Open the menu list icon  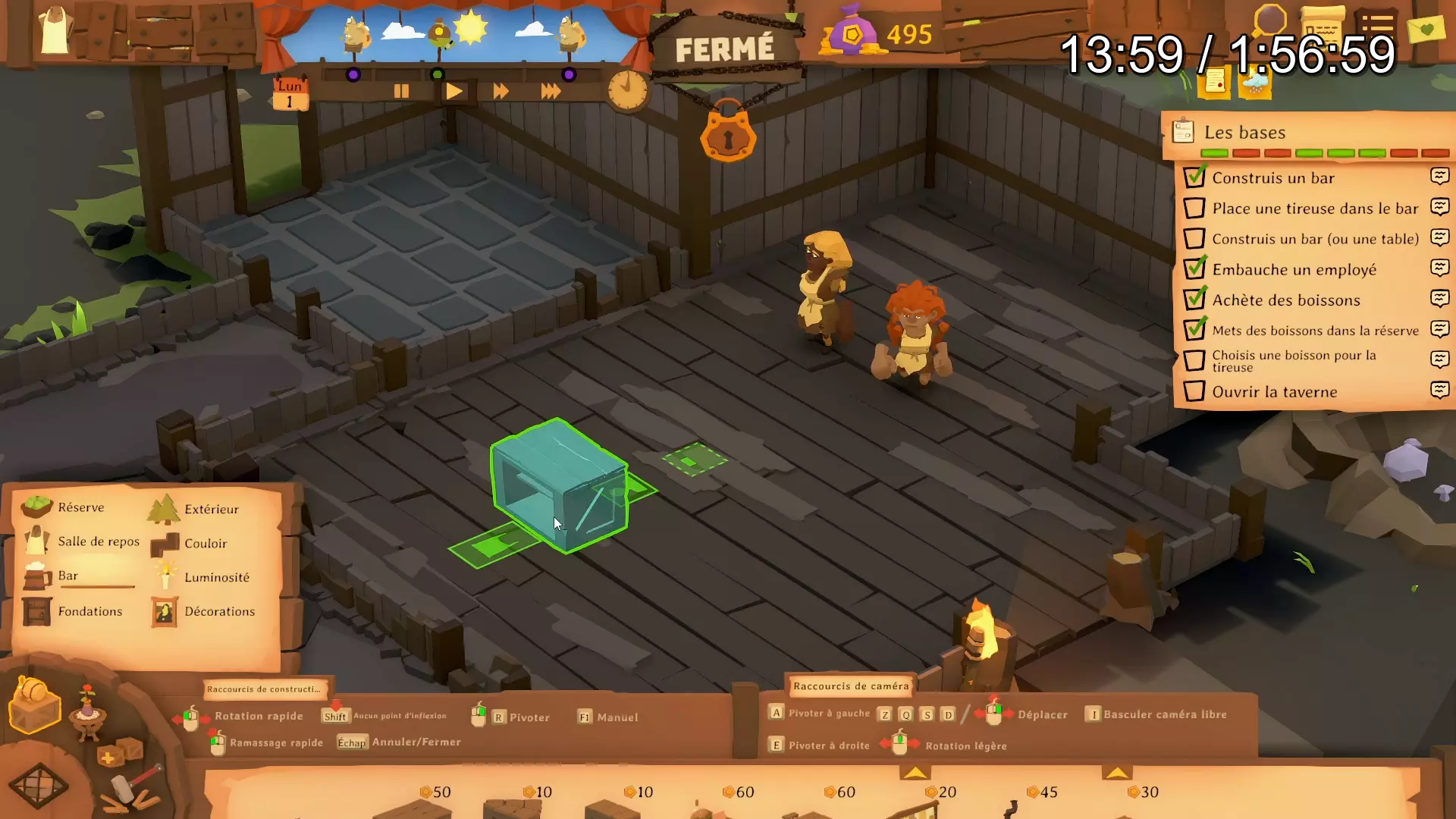click(x=1377, y=24)
